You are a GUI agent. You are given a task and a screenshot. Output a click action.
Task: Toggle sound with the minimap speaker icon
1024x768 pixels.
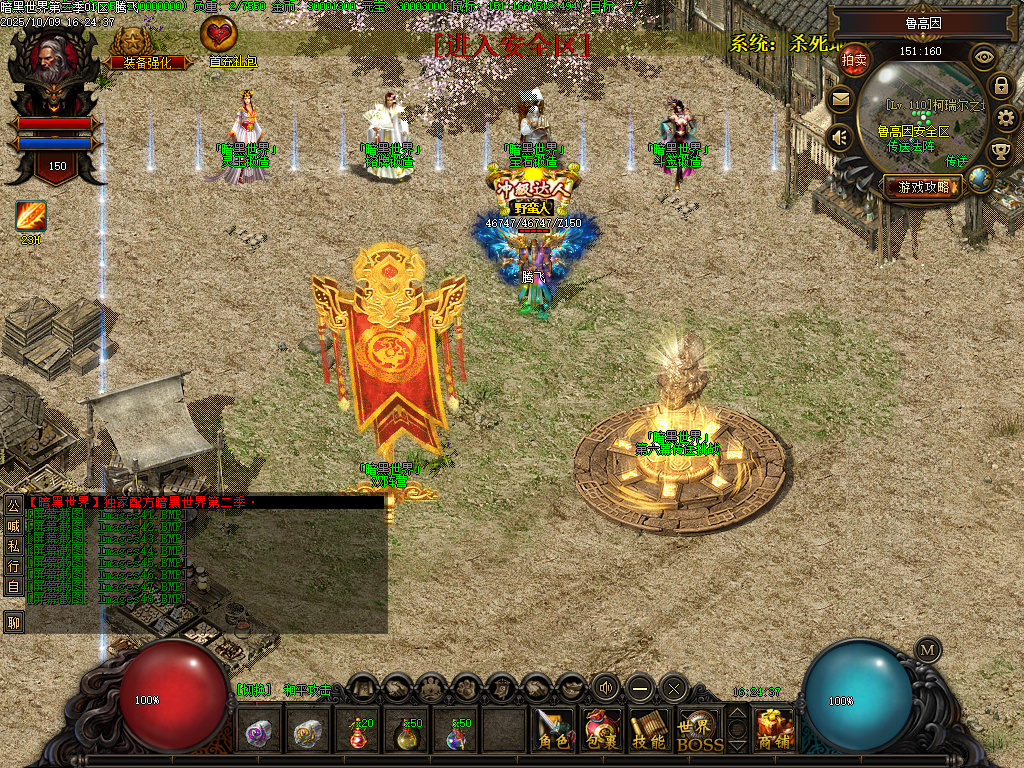[x=840, y=137]
